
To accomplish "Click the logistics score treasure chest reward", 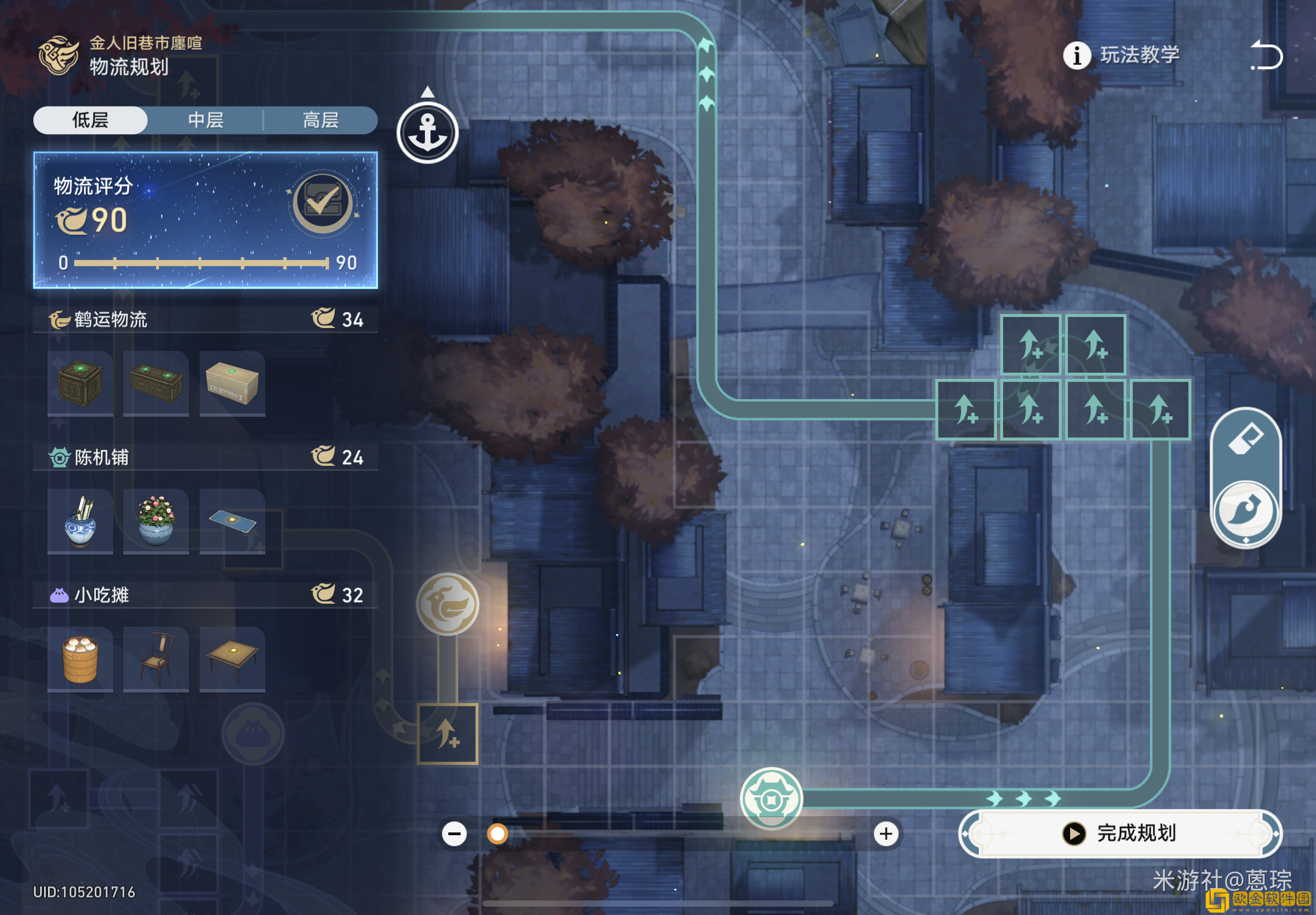I will [x=322, y=203].
